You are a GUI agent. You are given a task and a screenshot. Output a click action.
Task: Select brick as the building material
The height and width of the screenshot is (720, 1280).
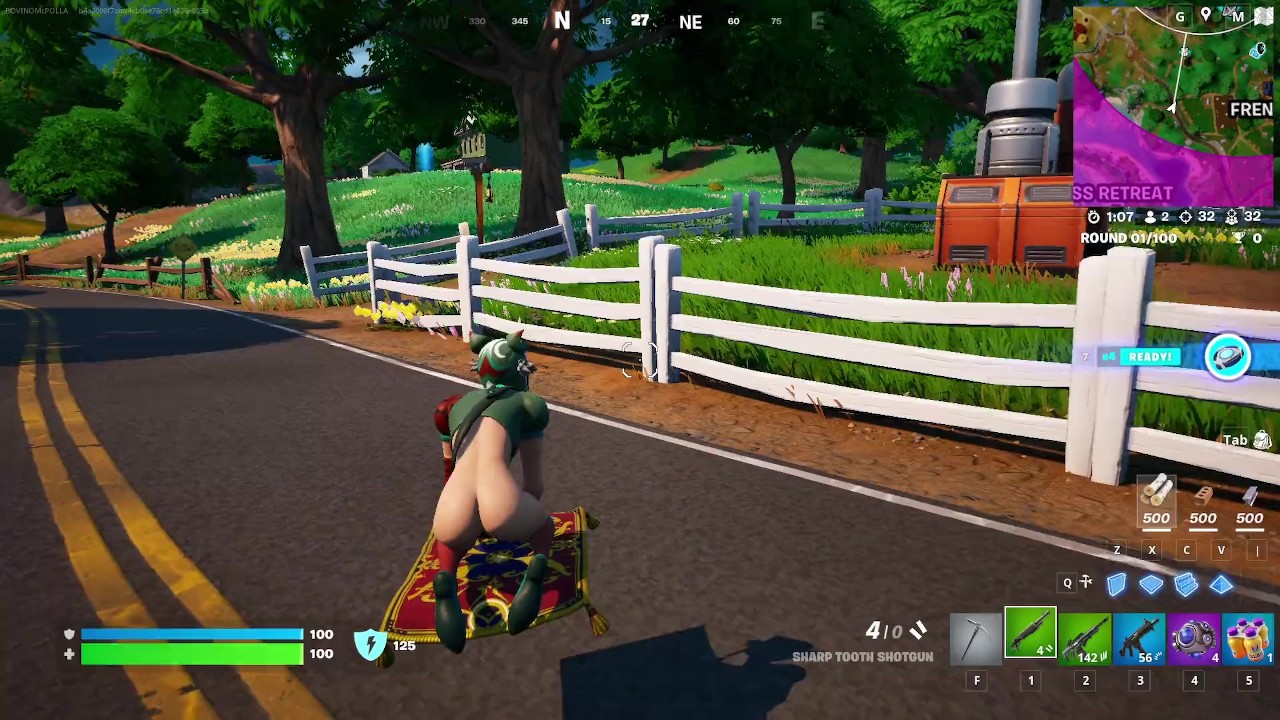[x=1203, y=495]
